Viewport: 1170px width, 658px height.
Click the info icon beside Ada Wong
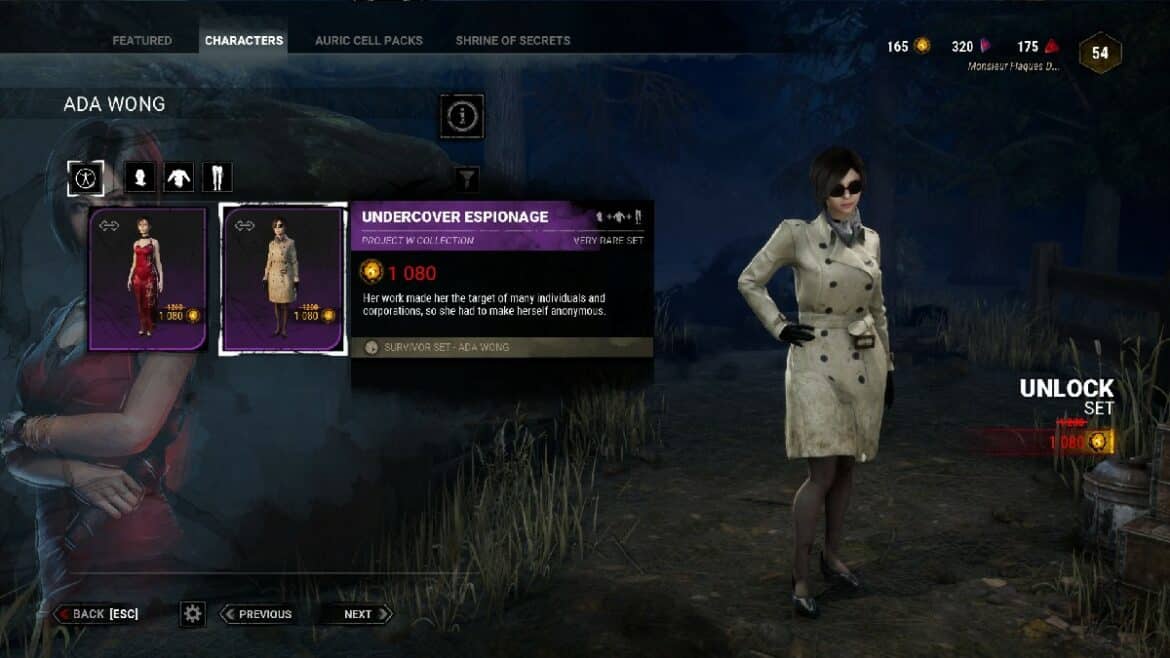(462, 116)
